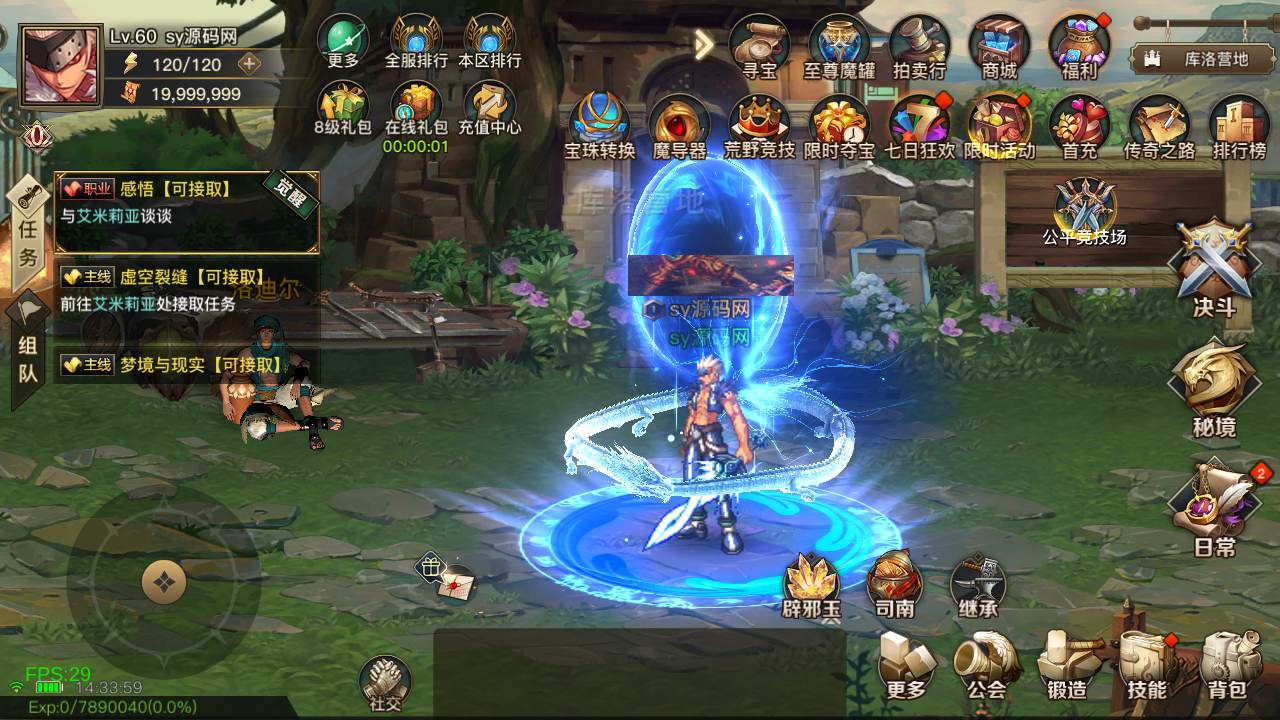Enter the 决斗 duel mode
The width and height of the screenshot is (1280, 720).
pos(1214,268)
